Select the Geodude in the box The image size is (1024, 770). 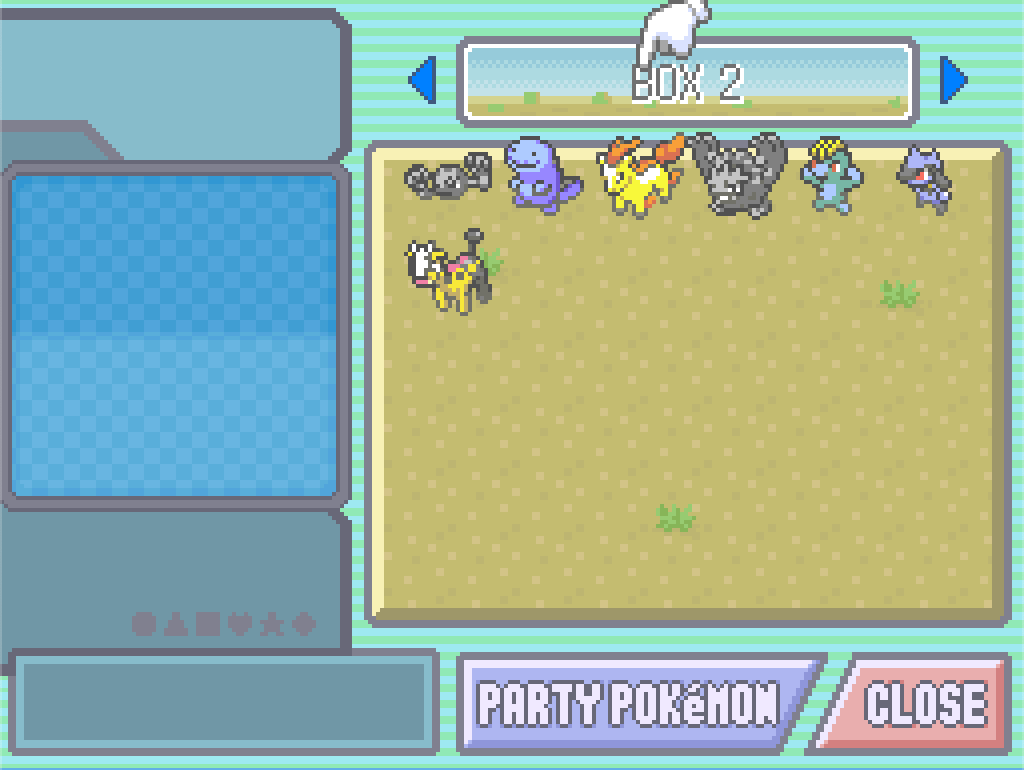coord(448,178)
